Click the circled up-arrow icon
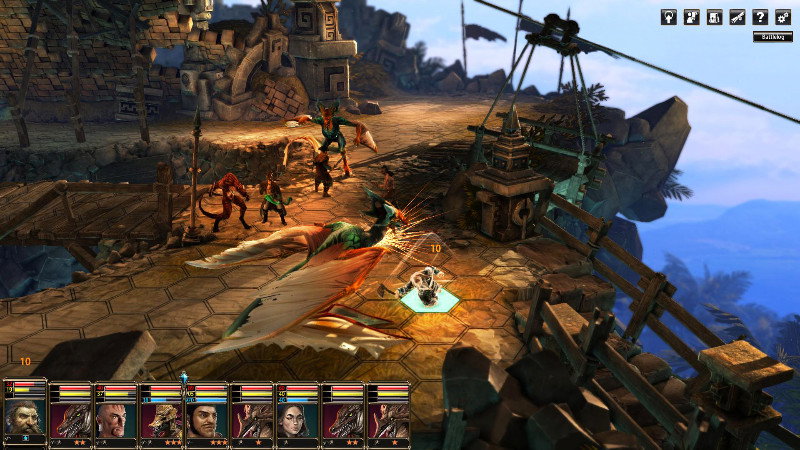Viewport: 800px width, 450px height. tap(669, 17)
